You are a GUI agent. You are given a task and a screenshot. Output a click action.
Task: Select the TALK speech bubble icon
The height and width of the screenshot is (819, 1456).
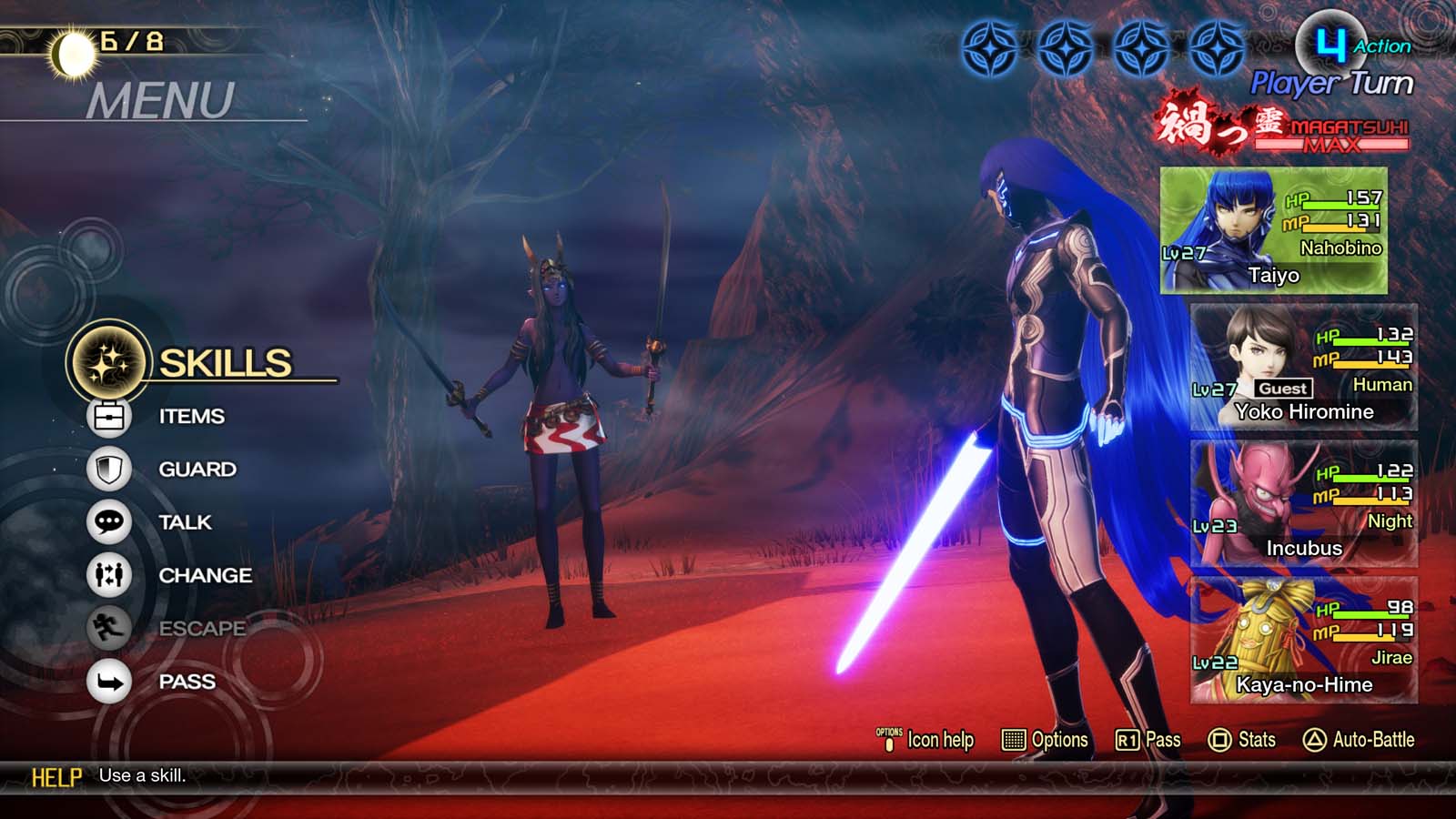tap(111, 522)
